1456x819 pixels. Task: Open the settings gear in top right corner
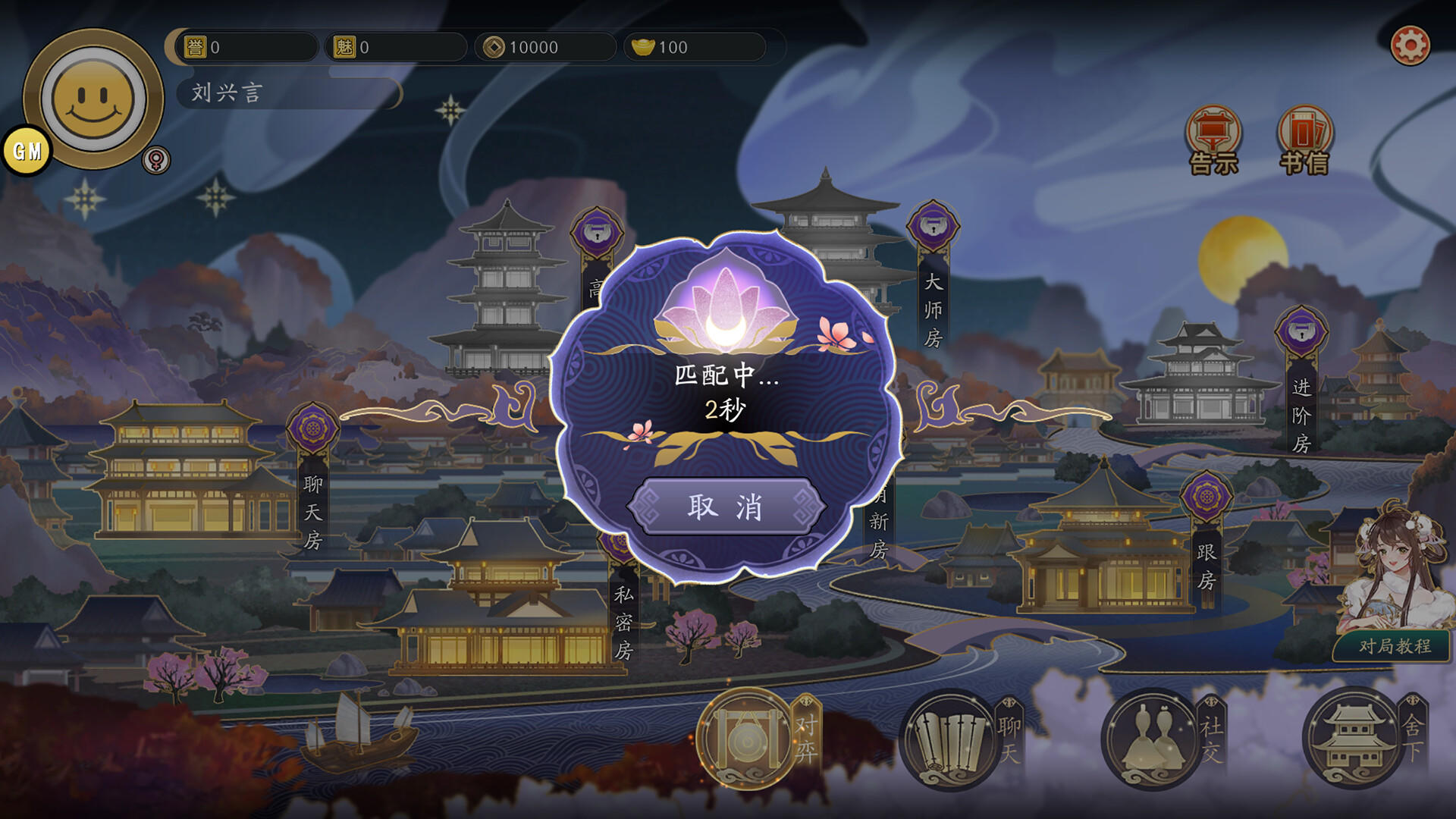(1412, 45)
